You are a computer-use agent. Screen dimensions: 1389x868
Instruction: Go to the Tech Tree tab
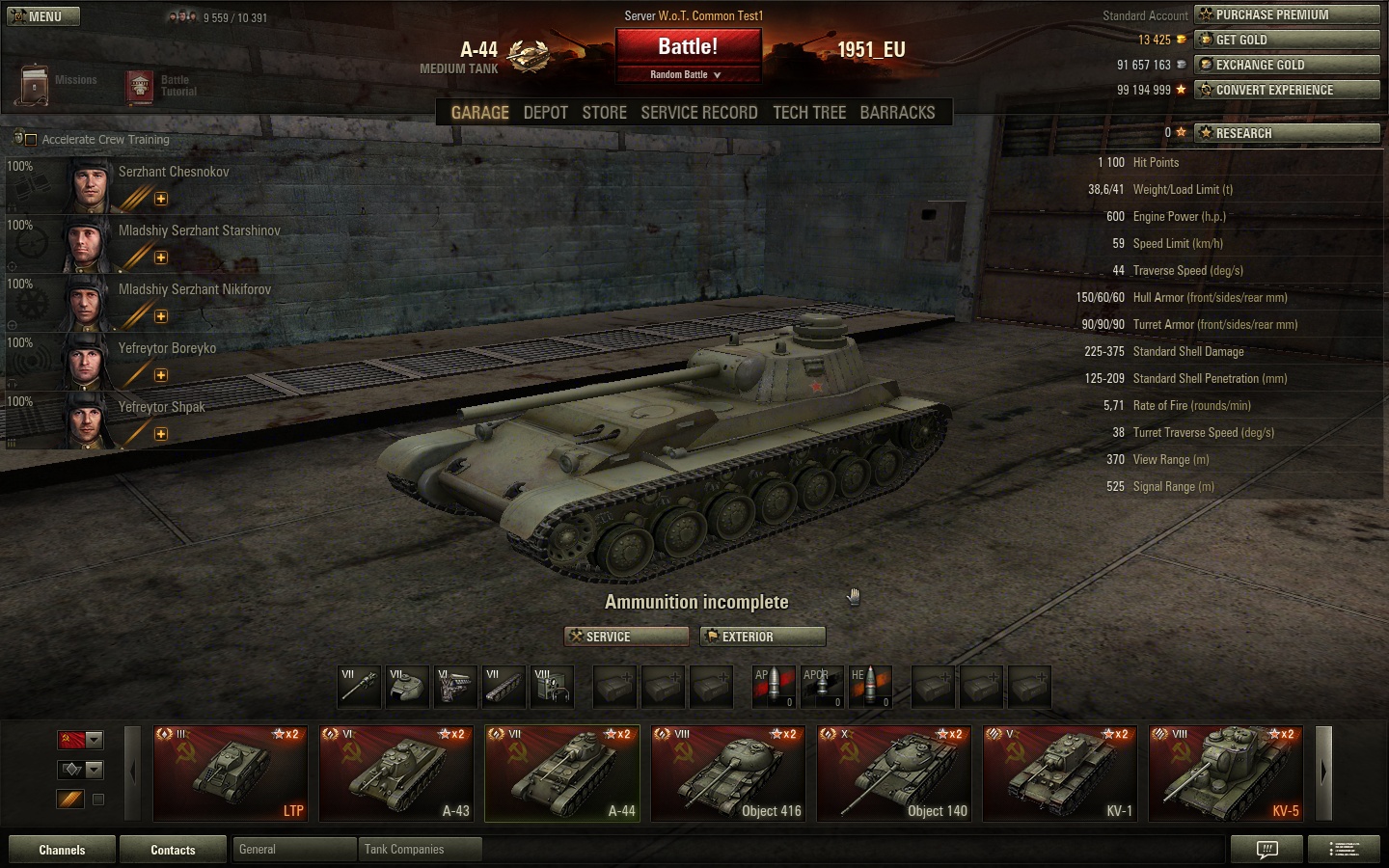808,113
